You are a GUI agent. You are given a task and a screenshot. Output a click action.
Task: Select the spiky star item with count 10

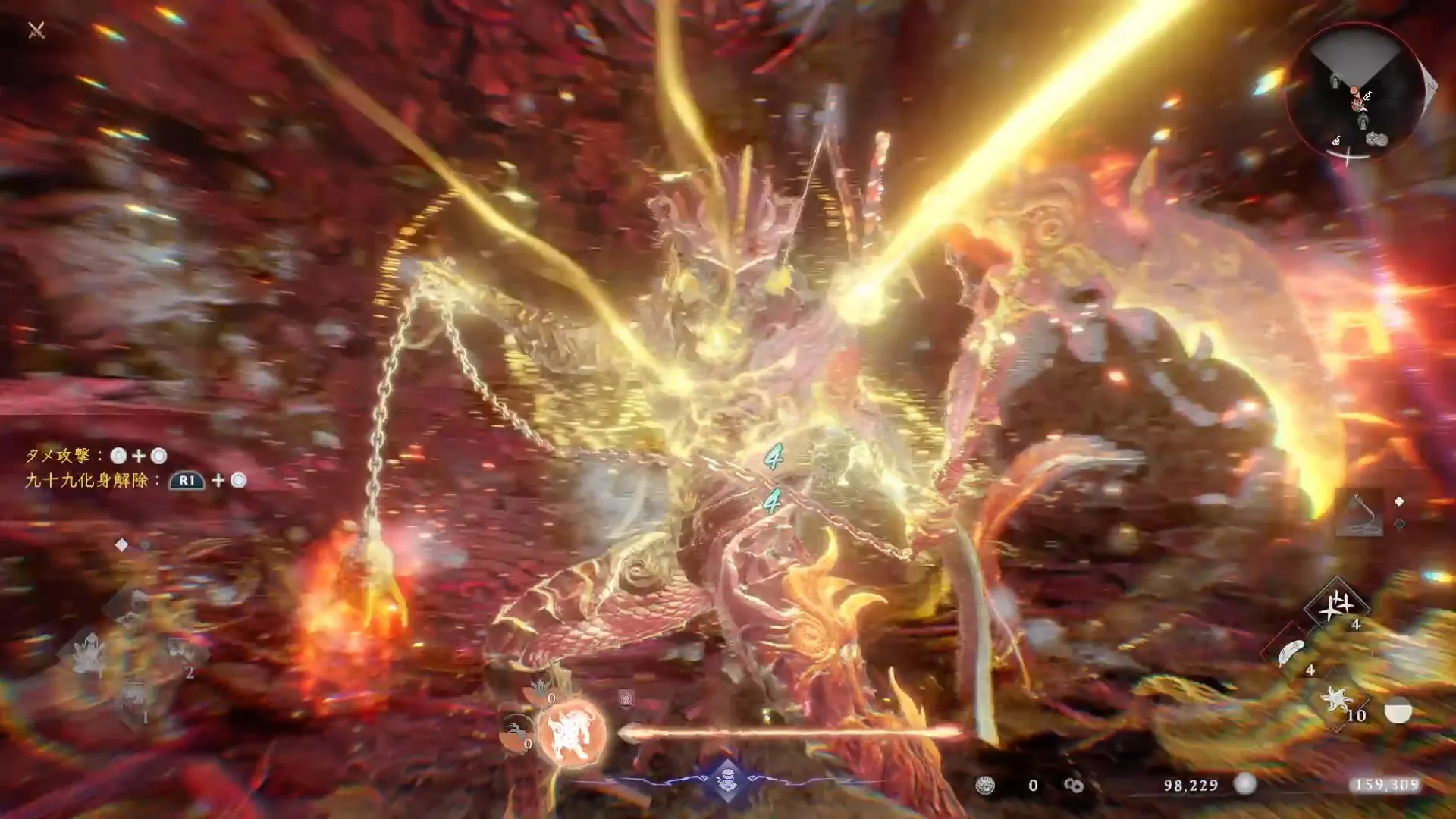tap(1337, 699)
